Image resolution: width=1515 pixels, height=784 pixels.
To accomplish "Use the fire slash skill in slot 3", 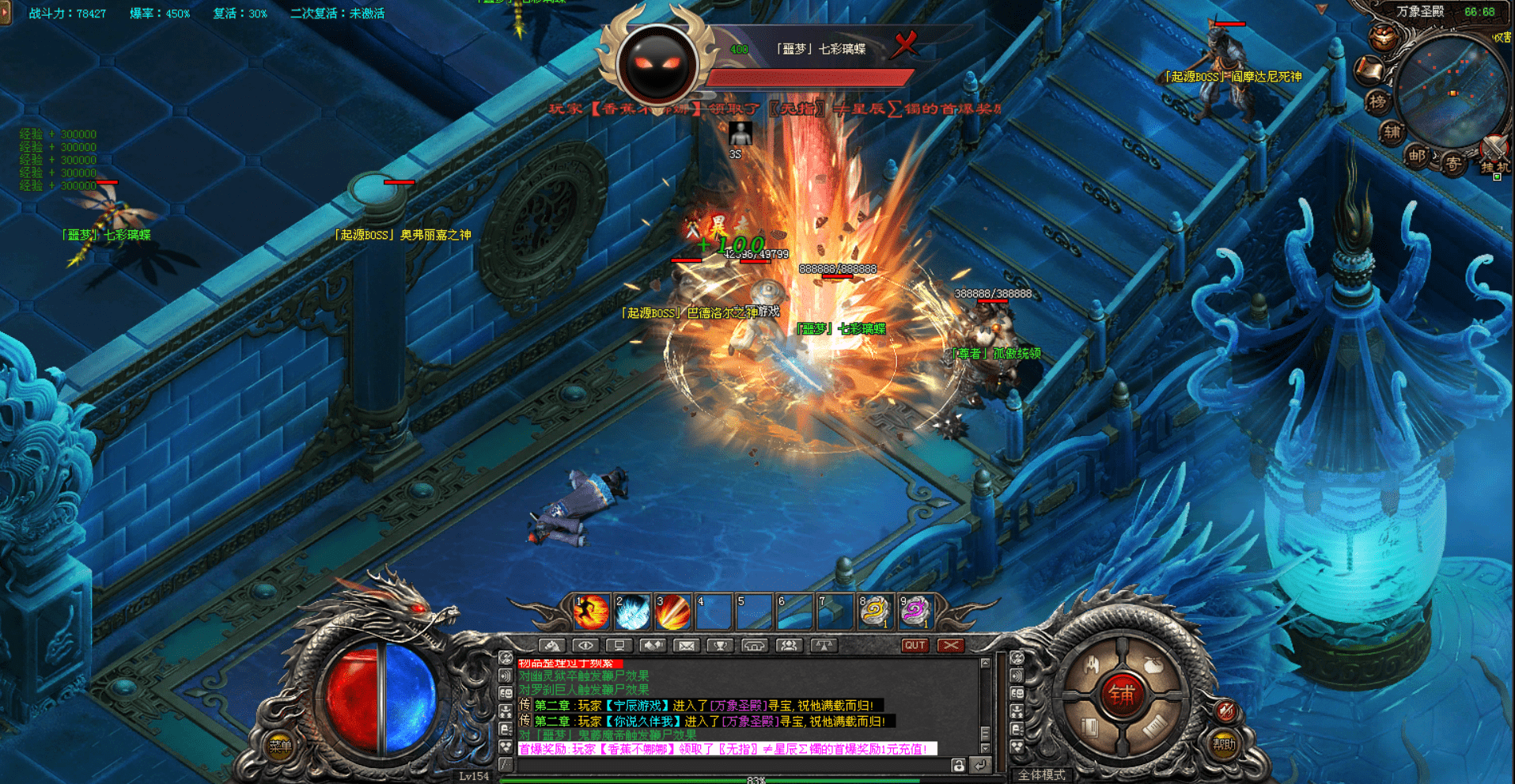I will coord(673,613).
